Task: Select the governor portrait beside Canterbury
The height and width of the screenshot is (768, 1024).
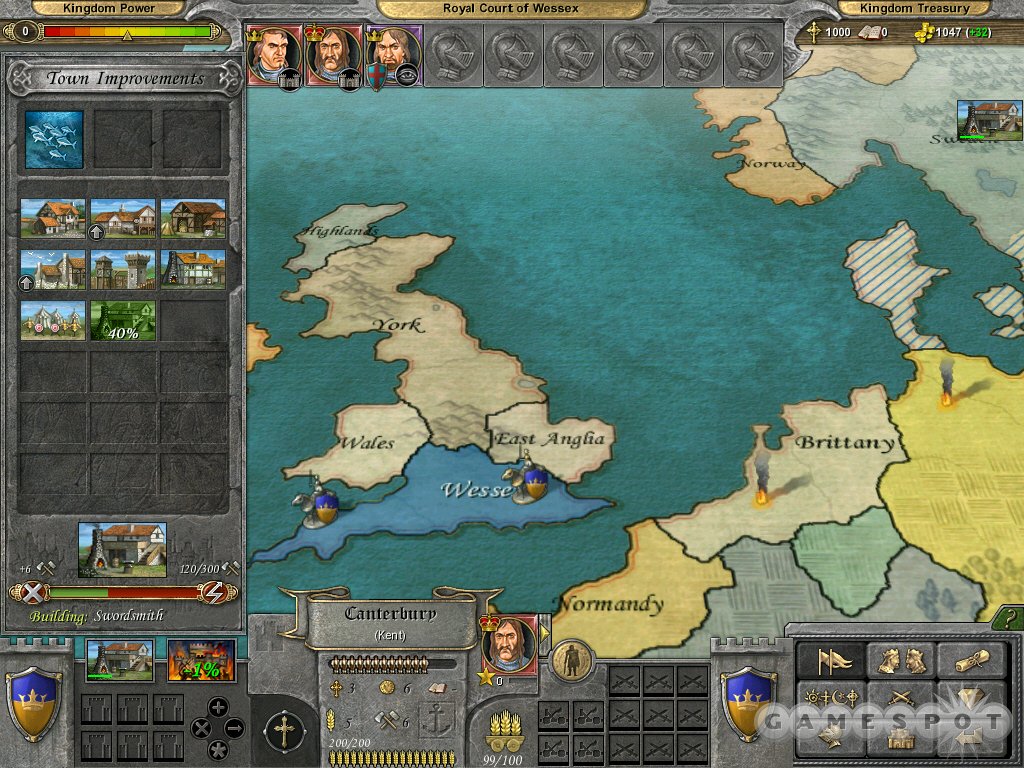Action: [x=509, y=645]
